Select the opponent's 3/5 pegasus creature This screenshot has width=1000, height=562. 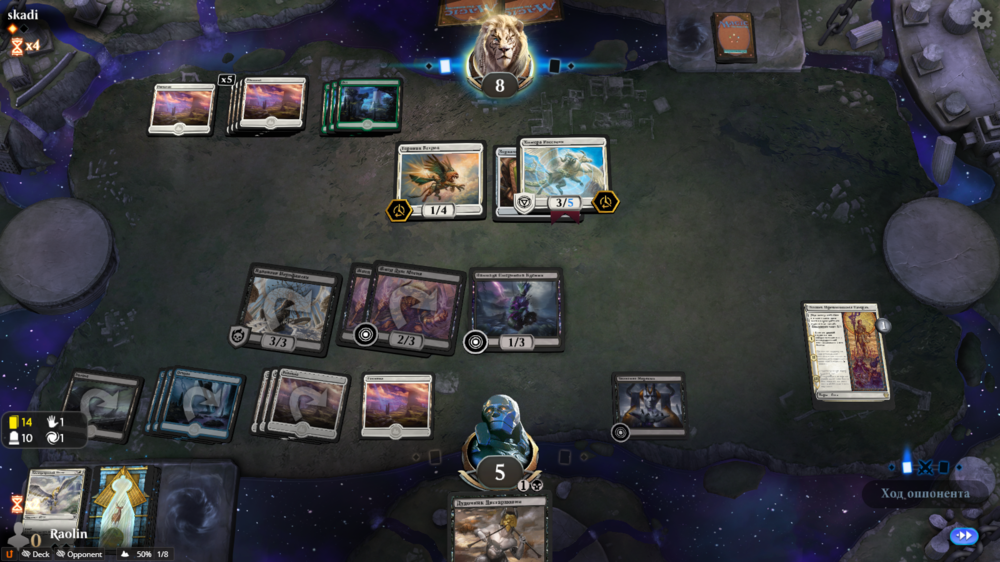564,175
